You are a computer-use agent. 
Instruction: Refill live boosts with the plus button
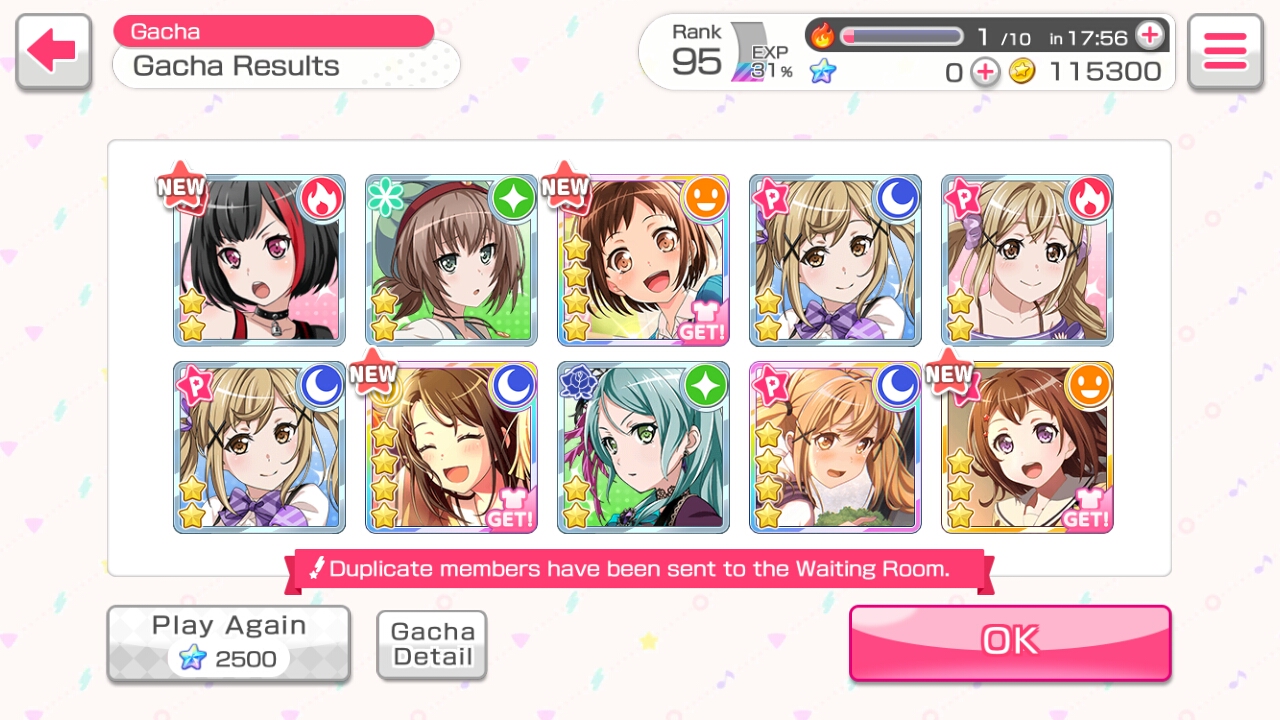pyautogui.click(x=1150, y=36)
